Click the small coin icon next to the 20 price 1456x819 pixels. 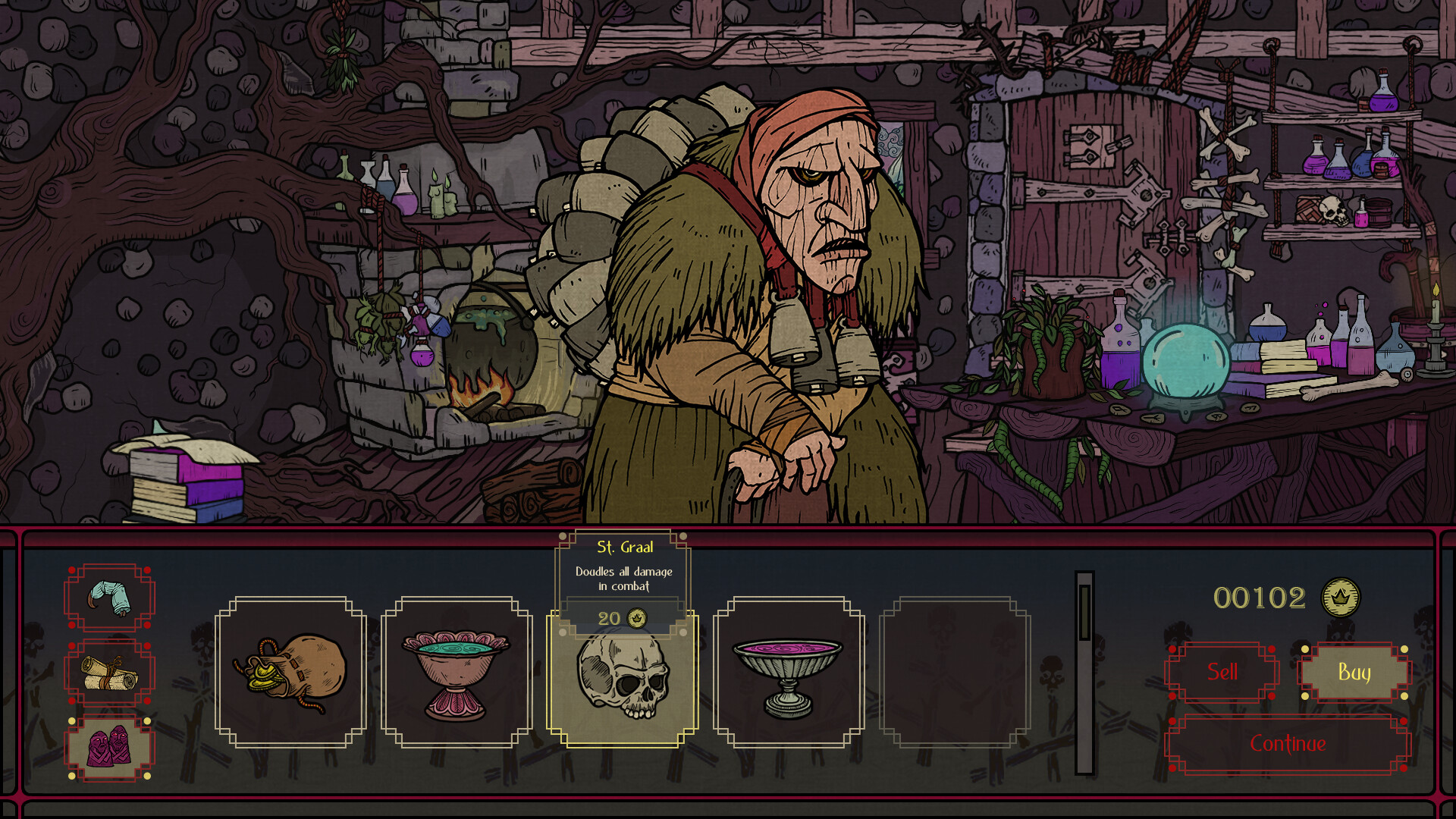[x=637, y=618]
